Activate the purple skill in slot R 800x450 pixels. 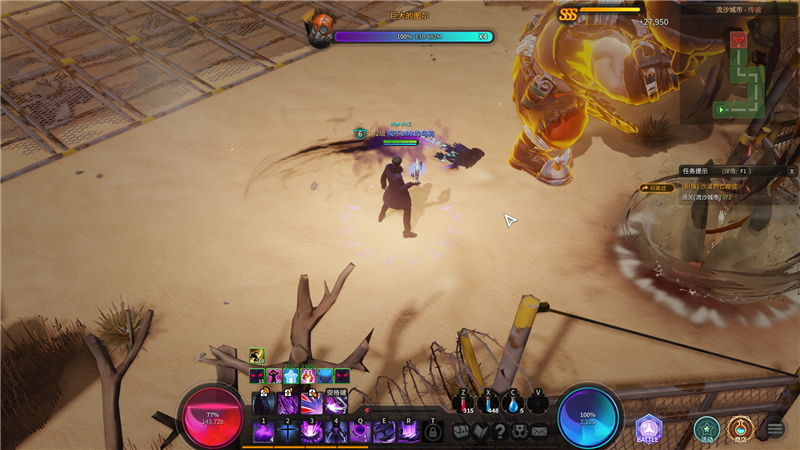point(408,431)
